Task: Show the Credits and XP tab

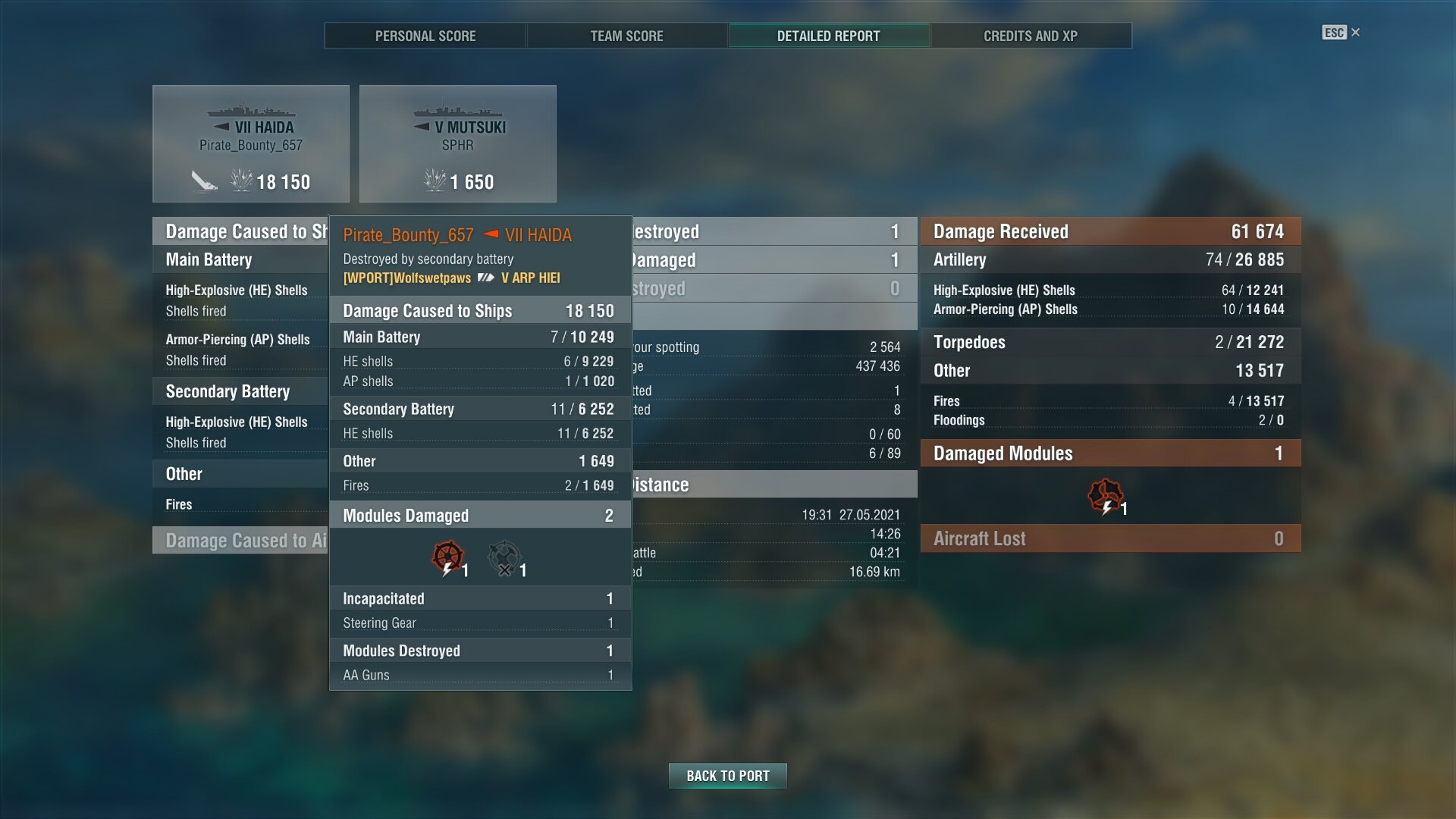Action: (x=1030, y=36)
